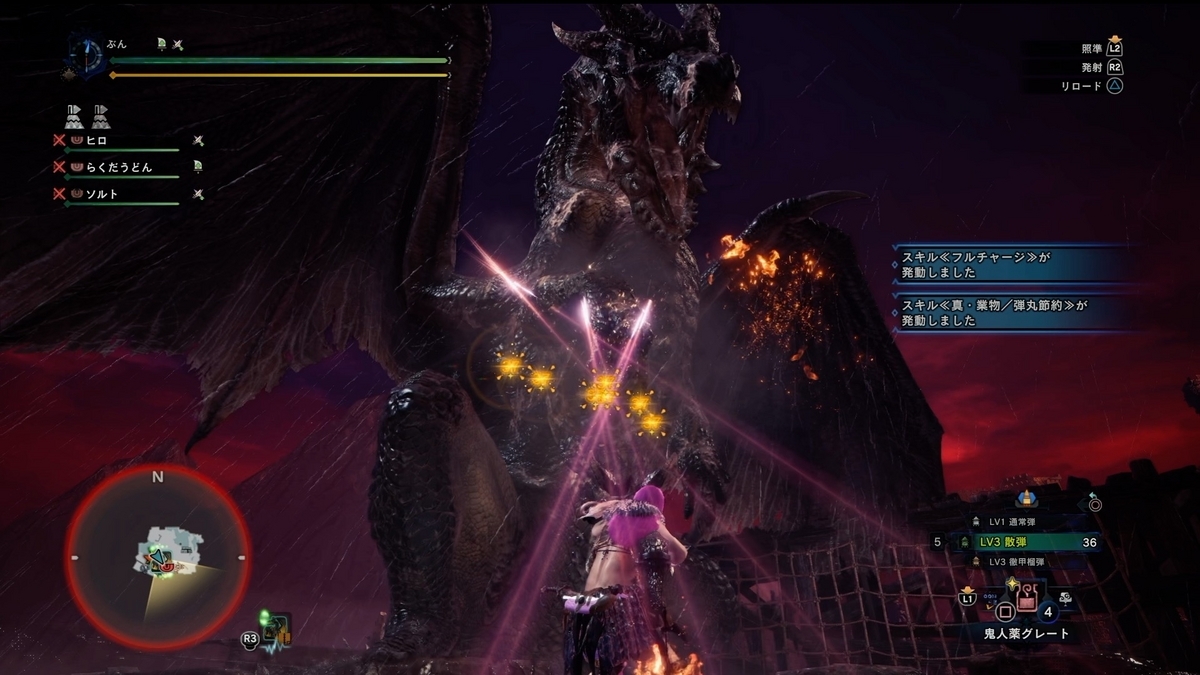Click the フルチャージ skill notification

(1012, 264)
